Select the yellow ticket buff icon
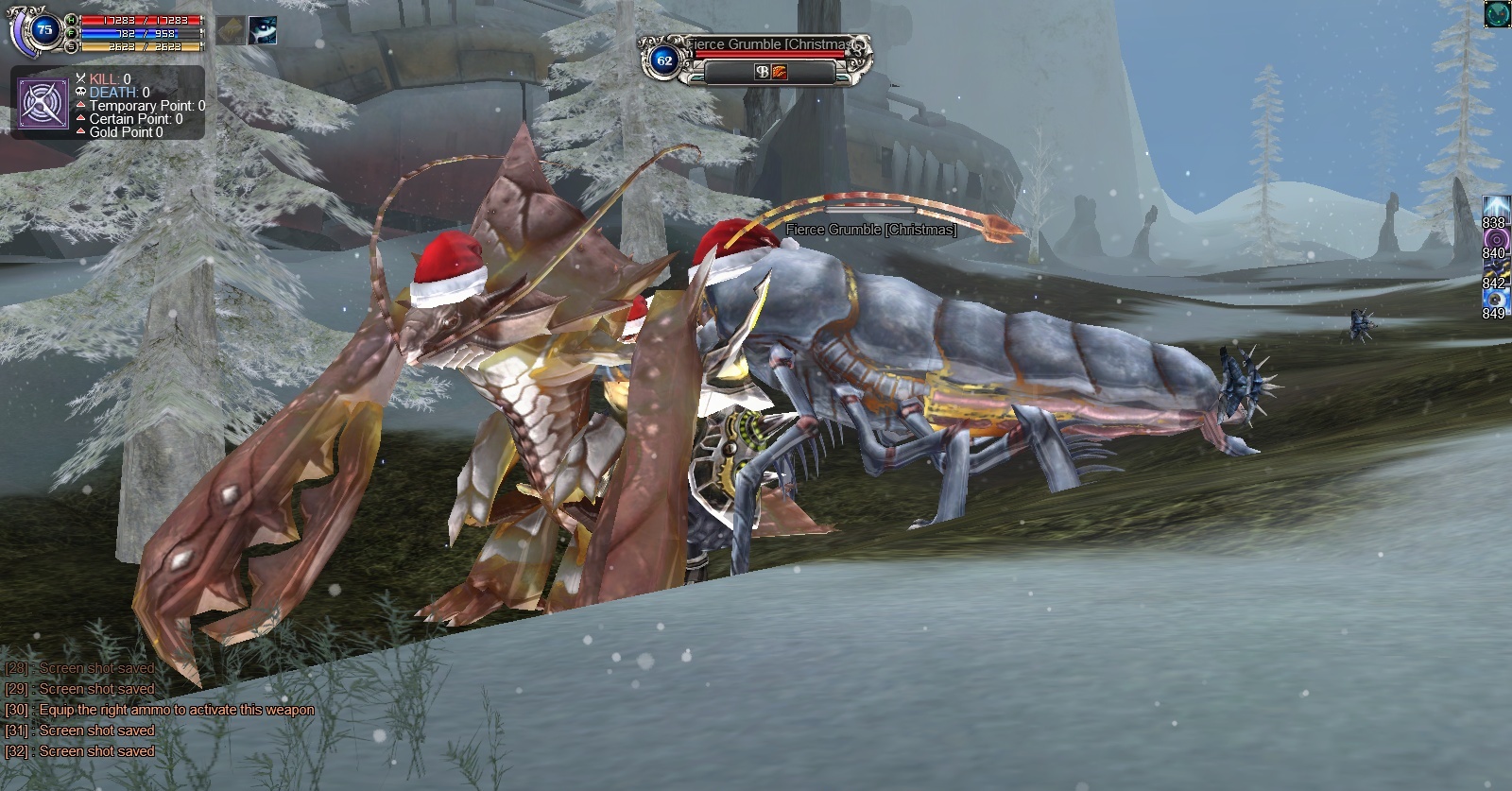 pyautogui.click(x=230, y=30)
